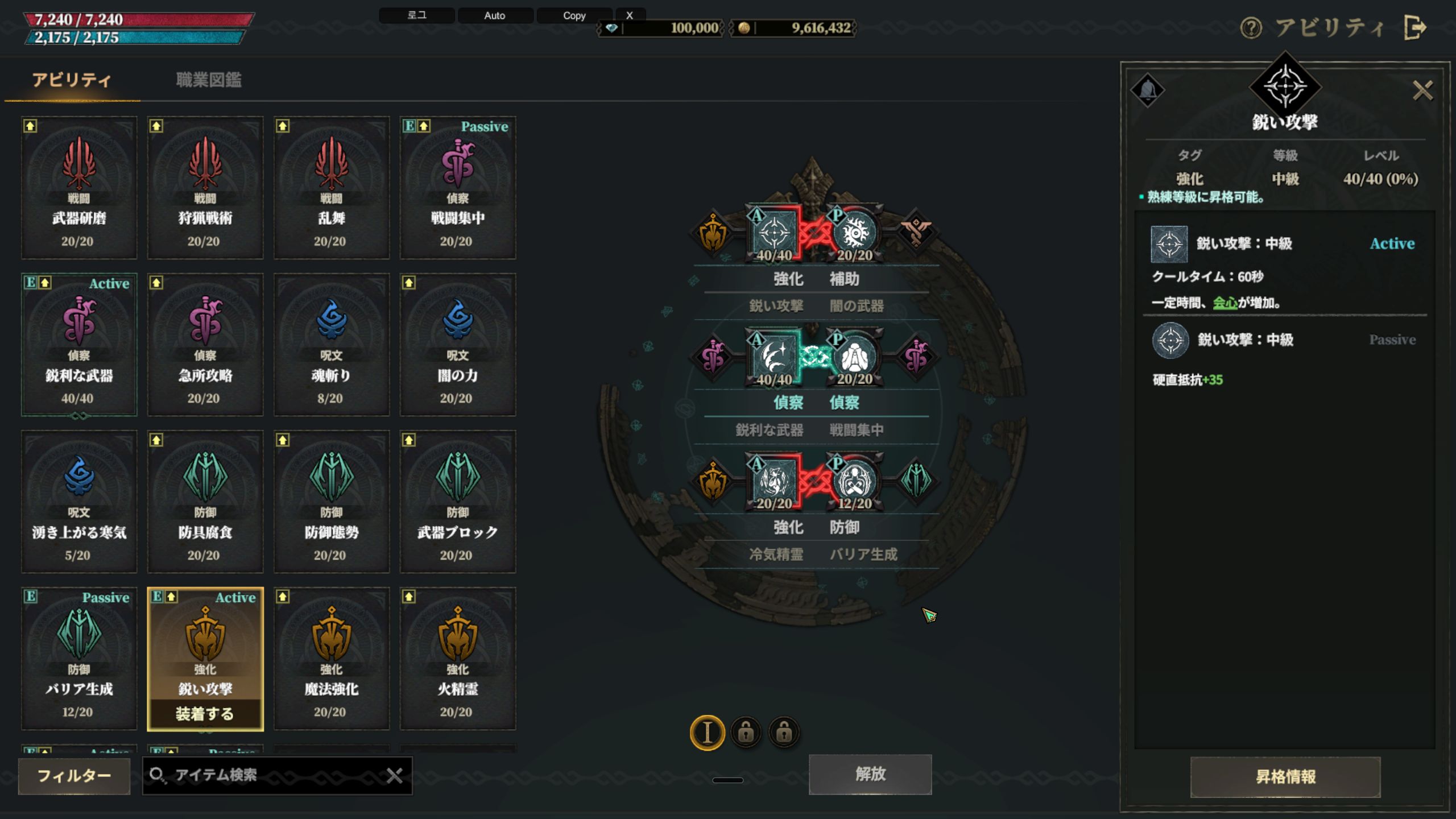Viewport: 1456px width, 819px height.
Task: Select the 闇の力 spell card
Action: coord(458,345)
